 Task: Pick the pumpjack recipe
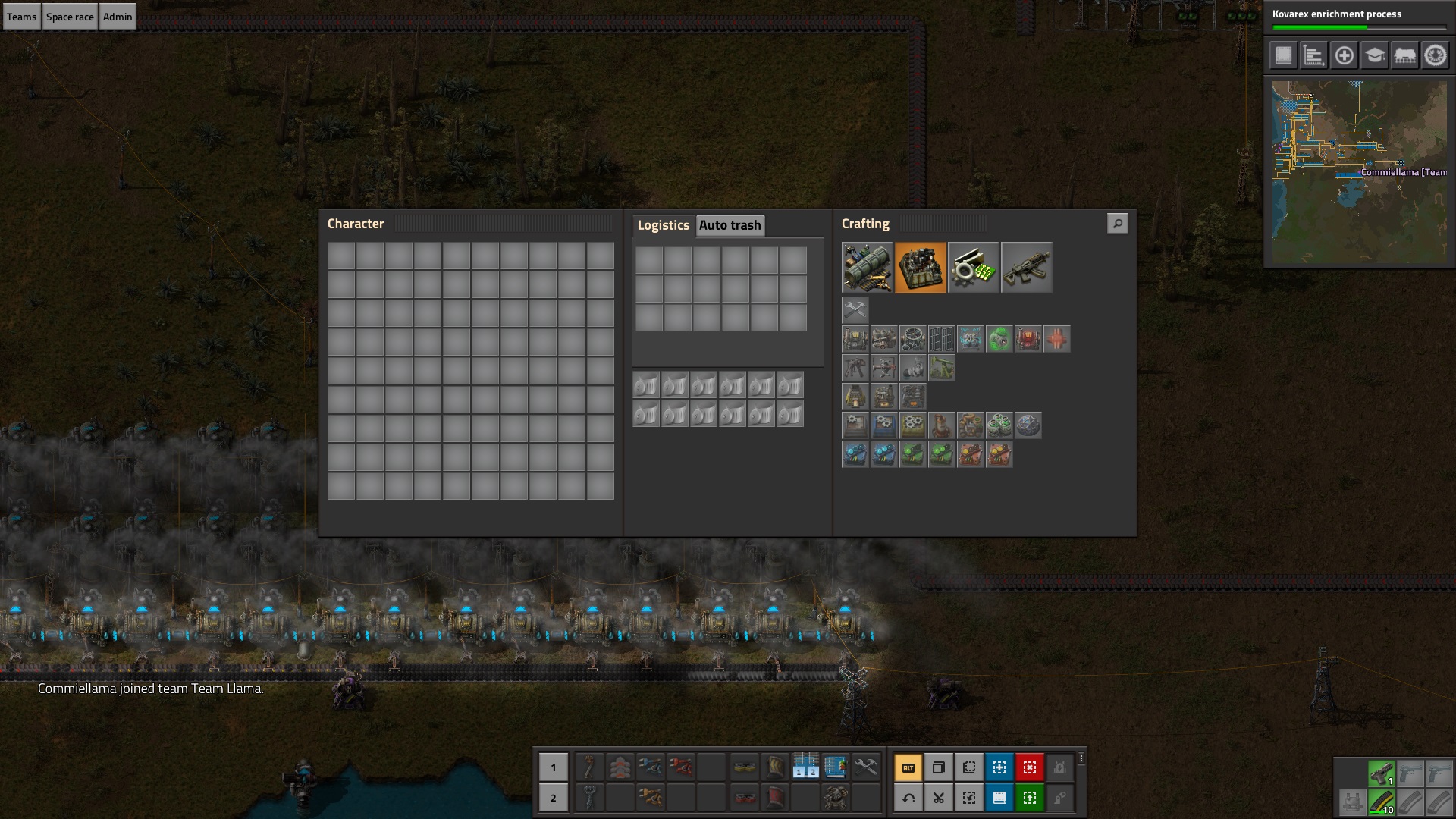coord(941,368)
